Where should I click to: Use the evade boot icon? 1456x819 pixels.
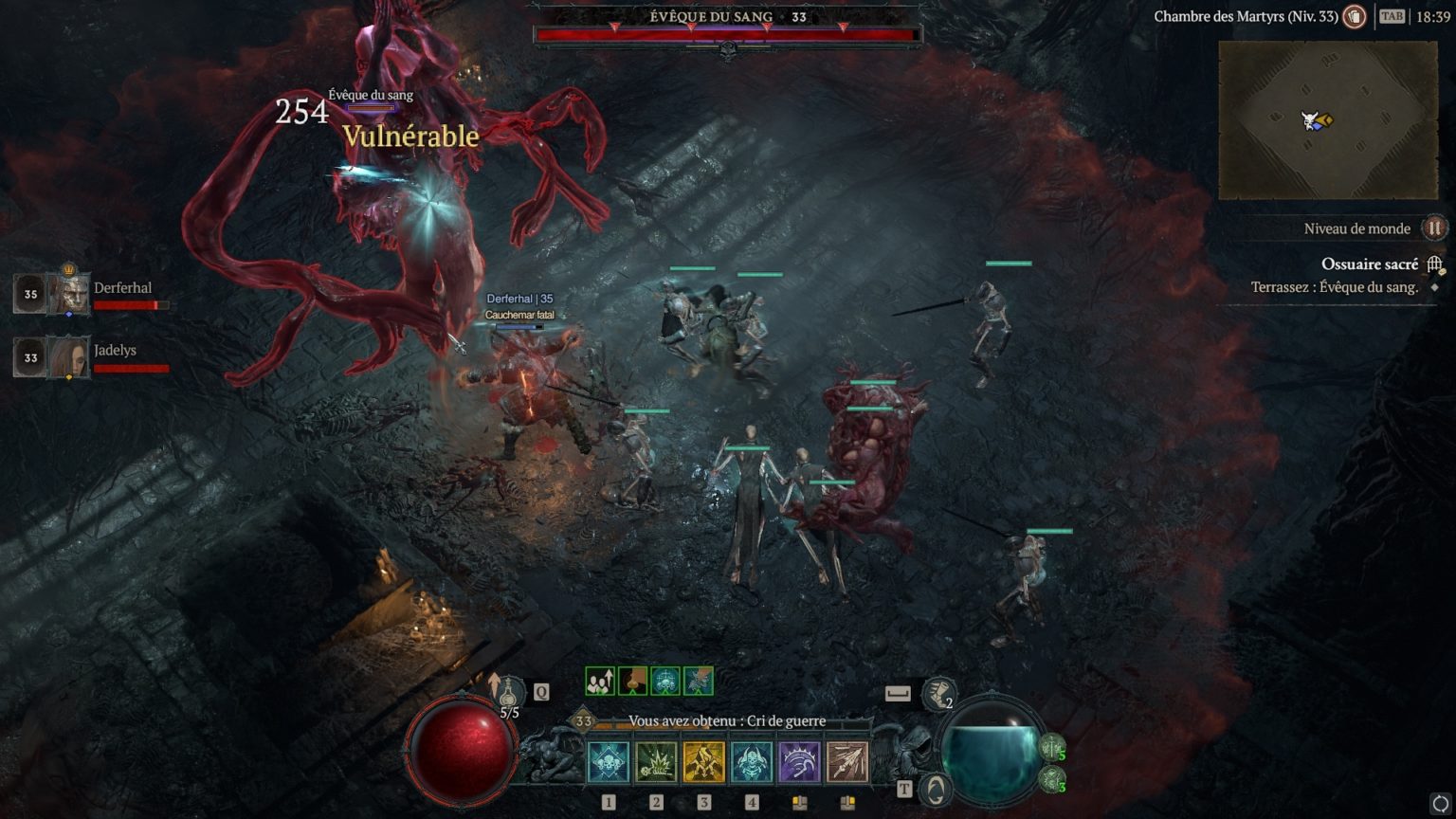click(x=938, y=694)
